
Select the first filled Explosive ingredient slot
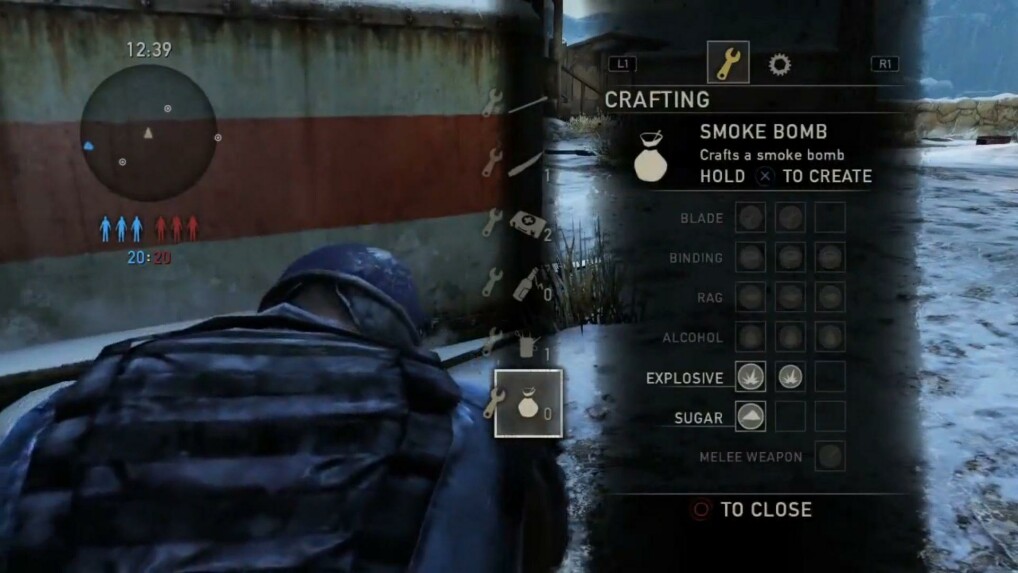point(750,377)
